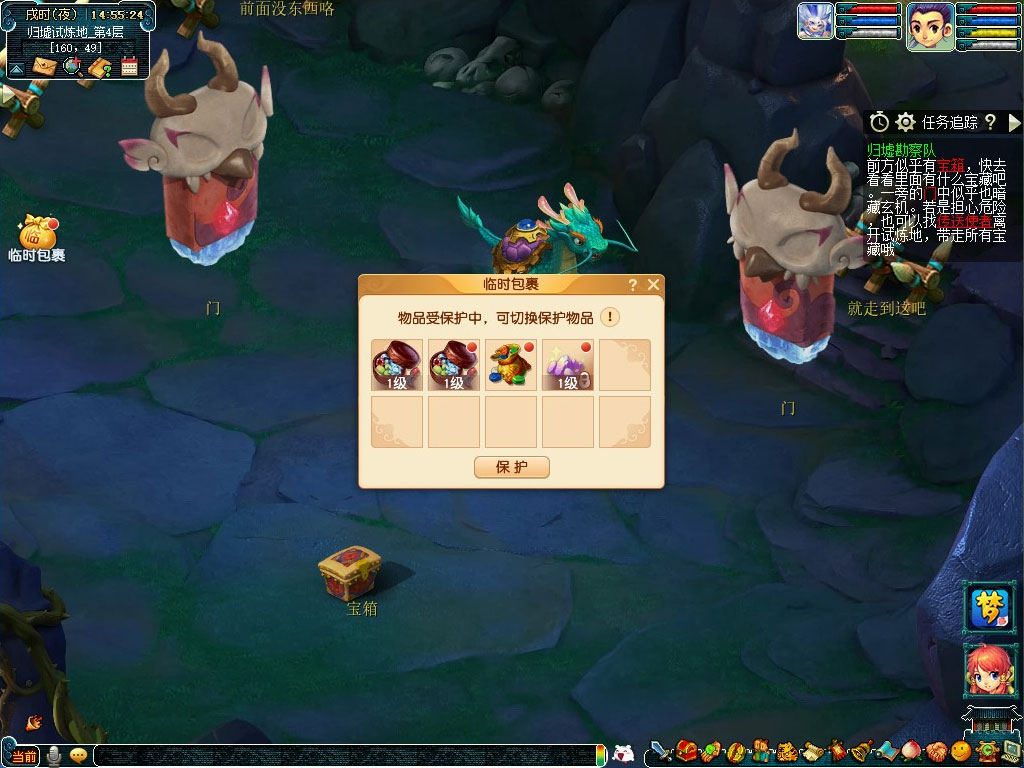Open the calendar icon under the location panel
The height and width of the screenshot is (768, 1024).
[129, 67]
